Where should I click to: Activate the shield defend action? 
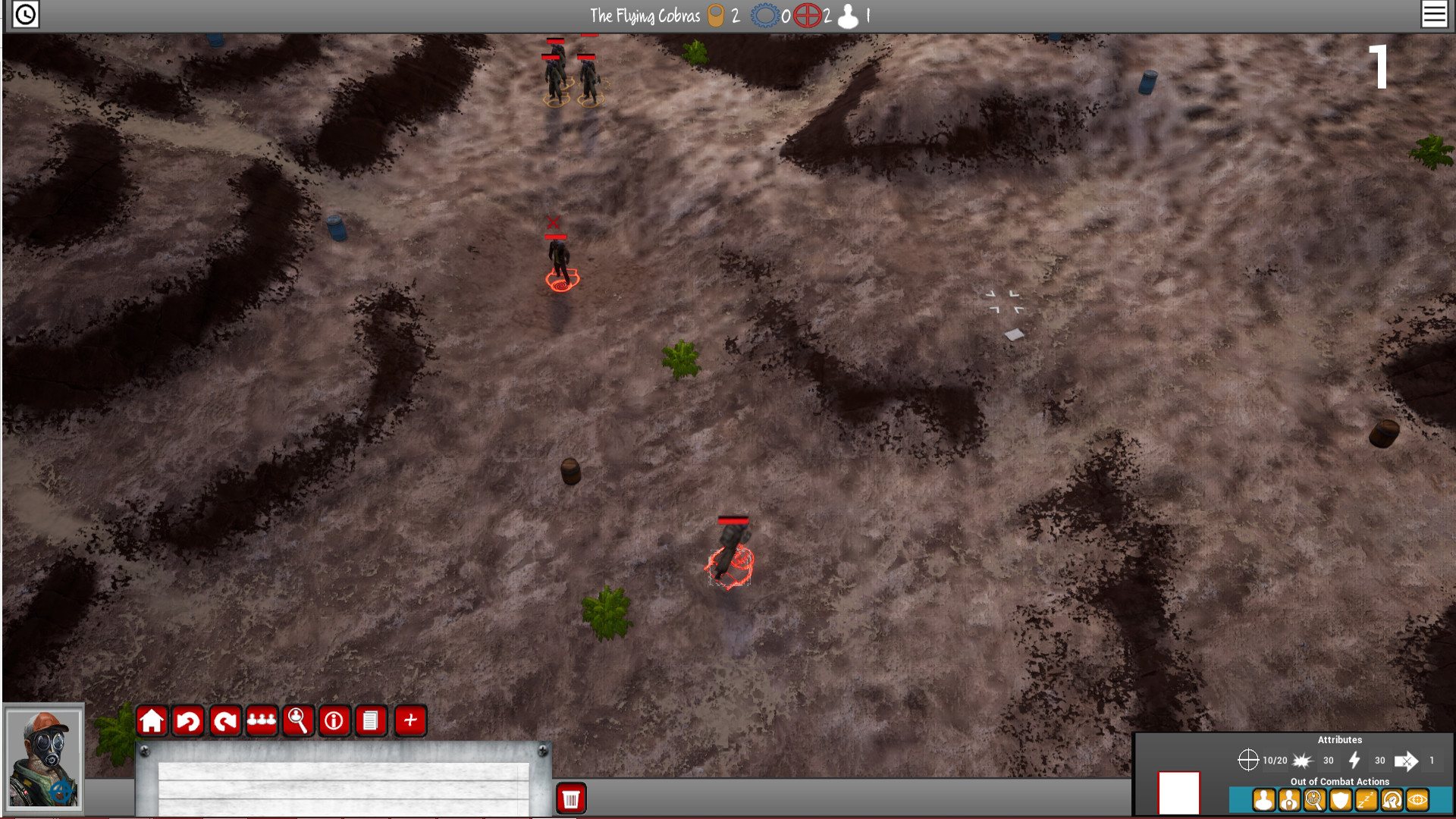tap(1340, 800)
